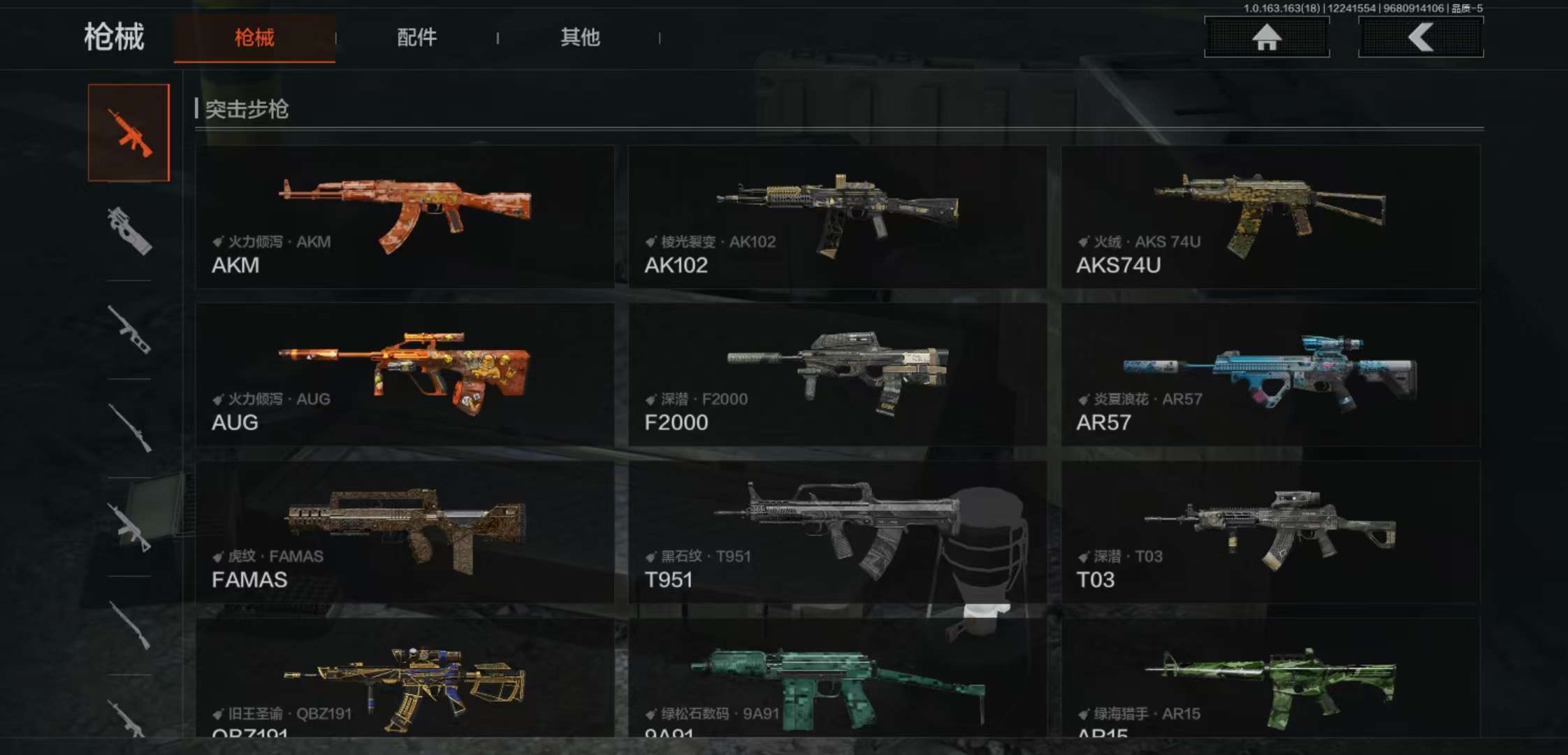
Task: Open the F2000 weapon tile
Action: pyautogui.click(x=837, y=374)
